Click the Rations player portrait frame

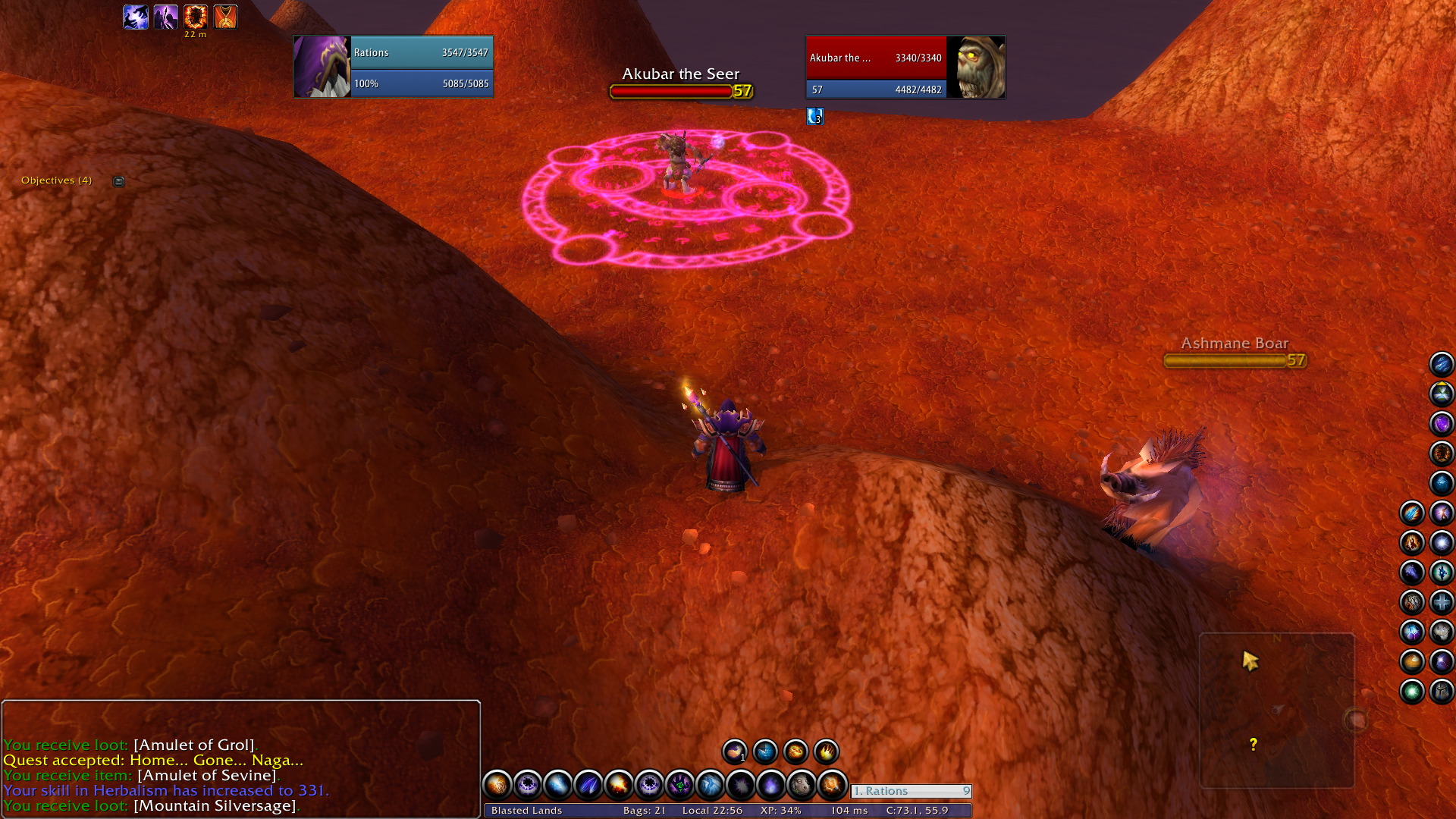[322, 67]
